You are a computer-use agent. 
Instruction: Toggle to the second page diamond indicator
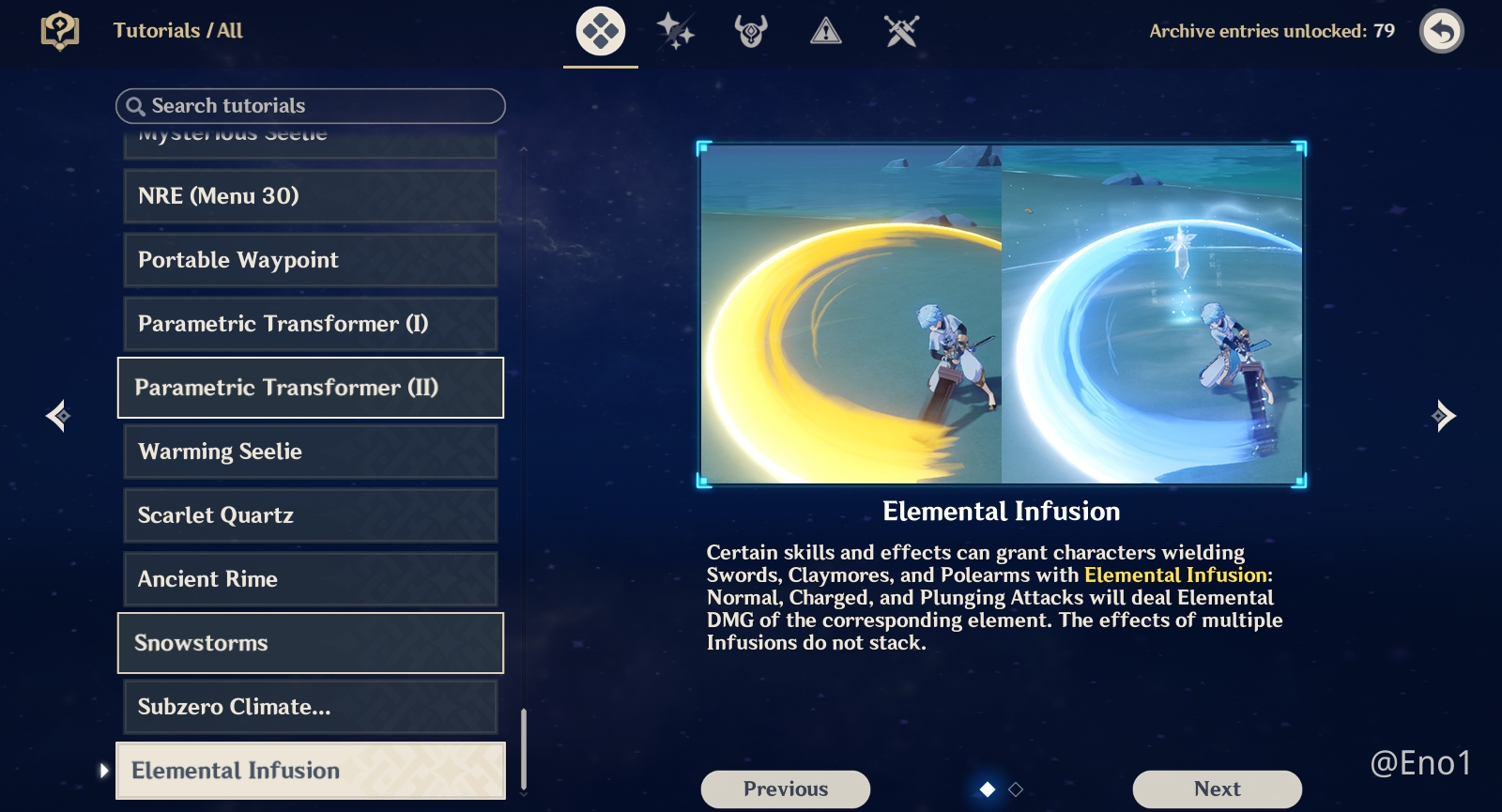(1014, 791)
